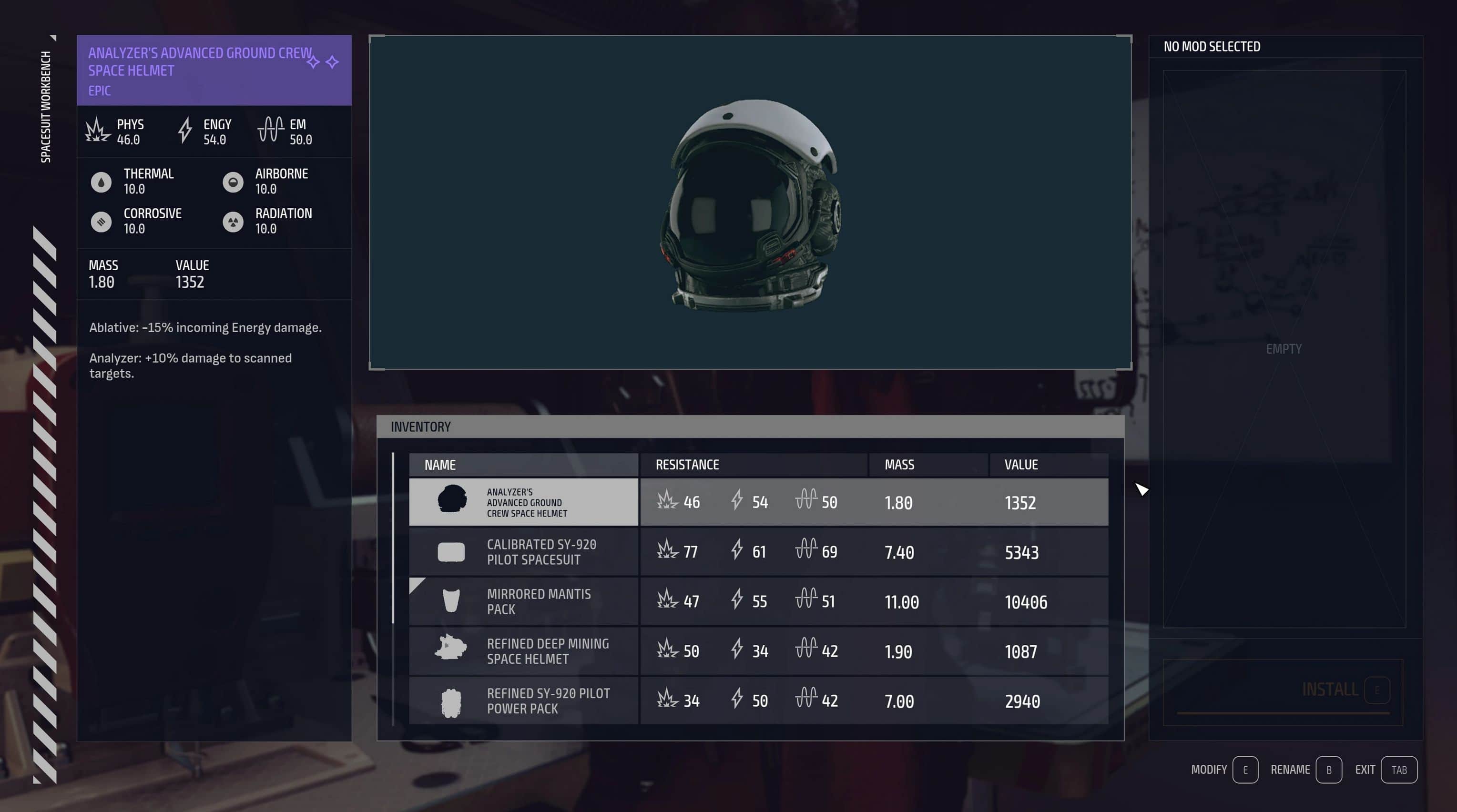Click the helmet 3D preview panel
1457x812 pixels.
750,203
